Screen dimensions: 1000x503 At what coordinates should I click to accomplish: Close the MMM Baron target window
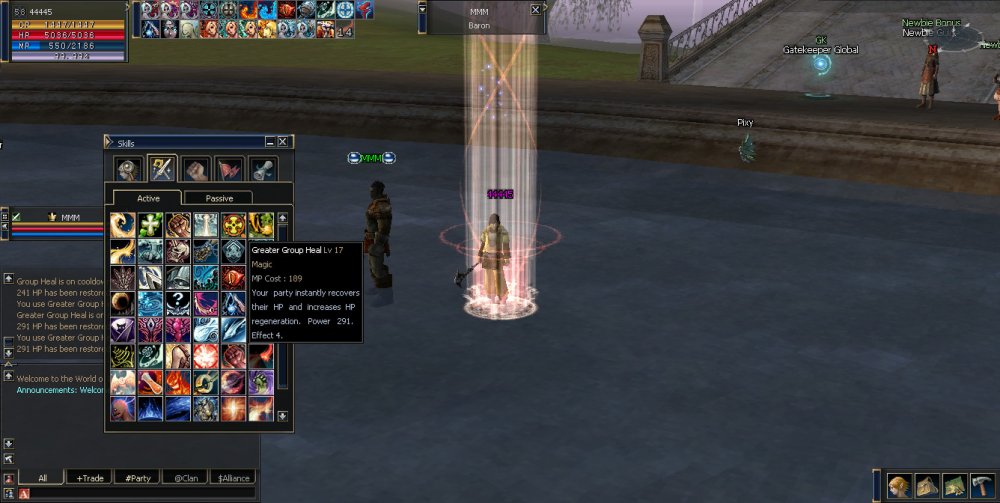[x=536, y=9]
